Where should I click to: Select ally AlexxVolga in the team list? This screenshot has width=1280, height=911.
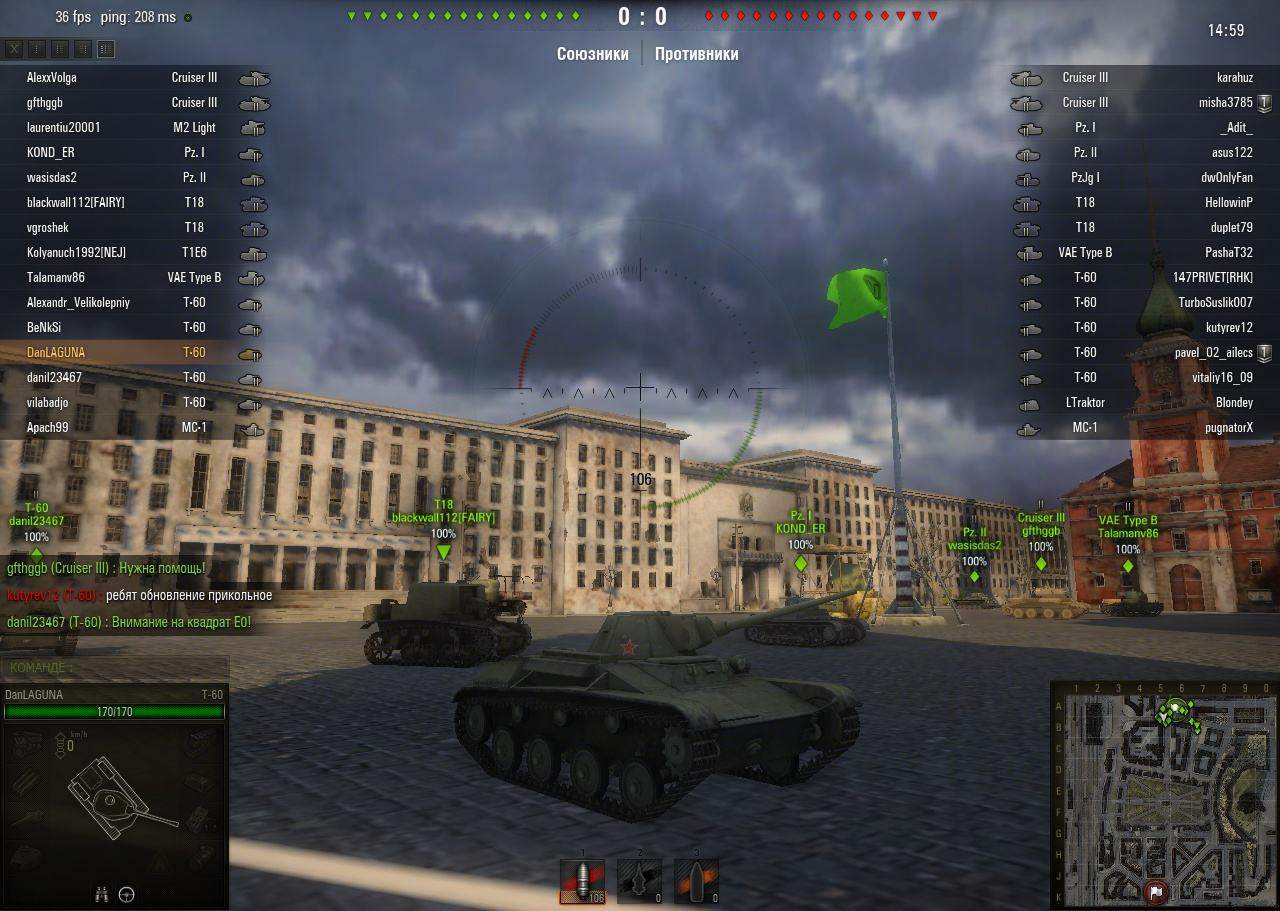click(52, 77)
